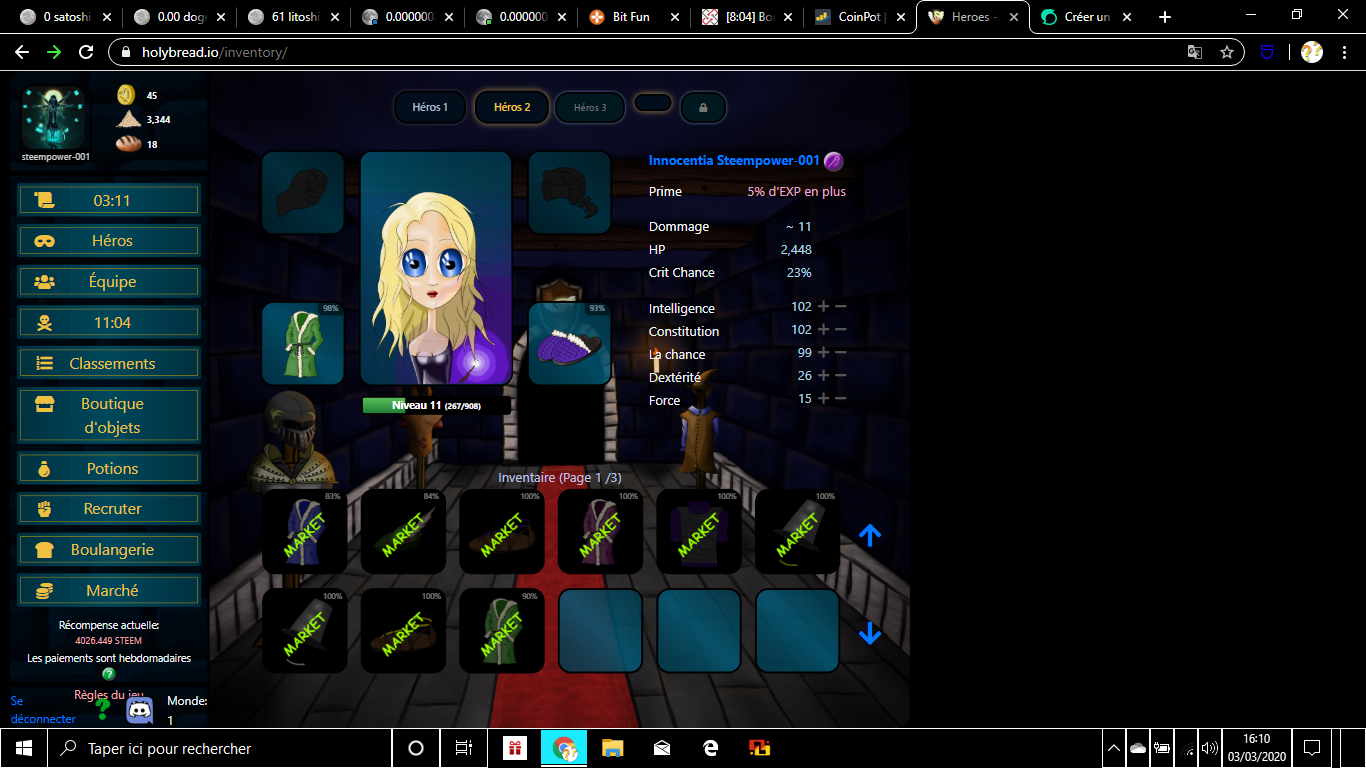
Task: Reload the browser page
Action: point(86,52)
